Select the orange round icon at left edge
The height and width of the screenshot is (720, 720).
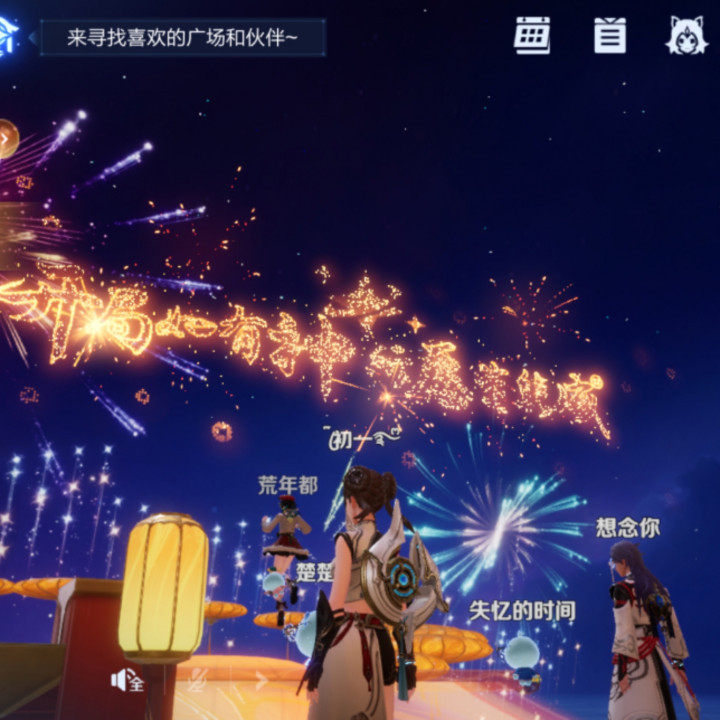(7, 139)
